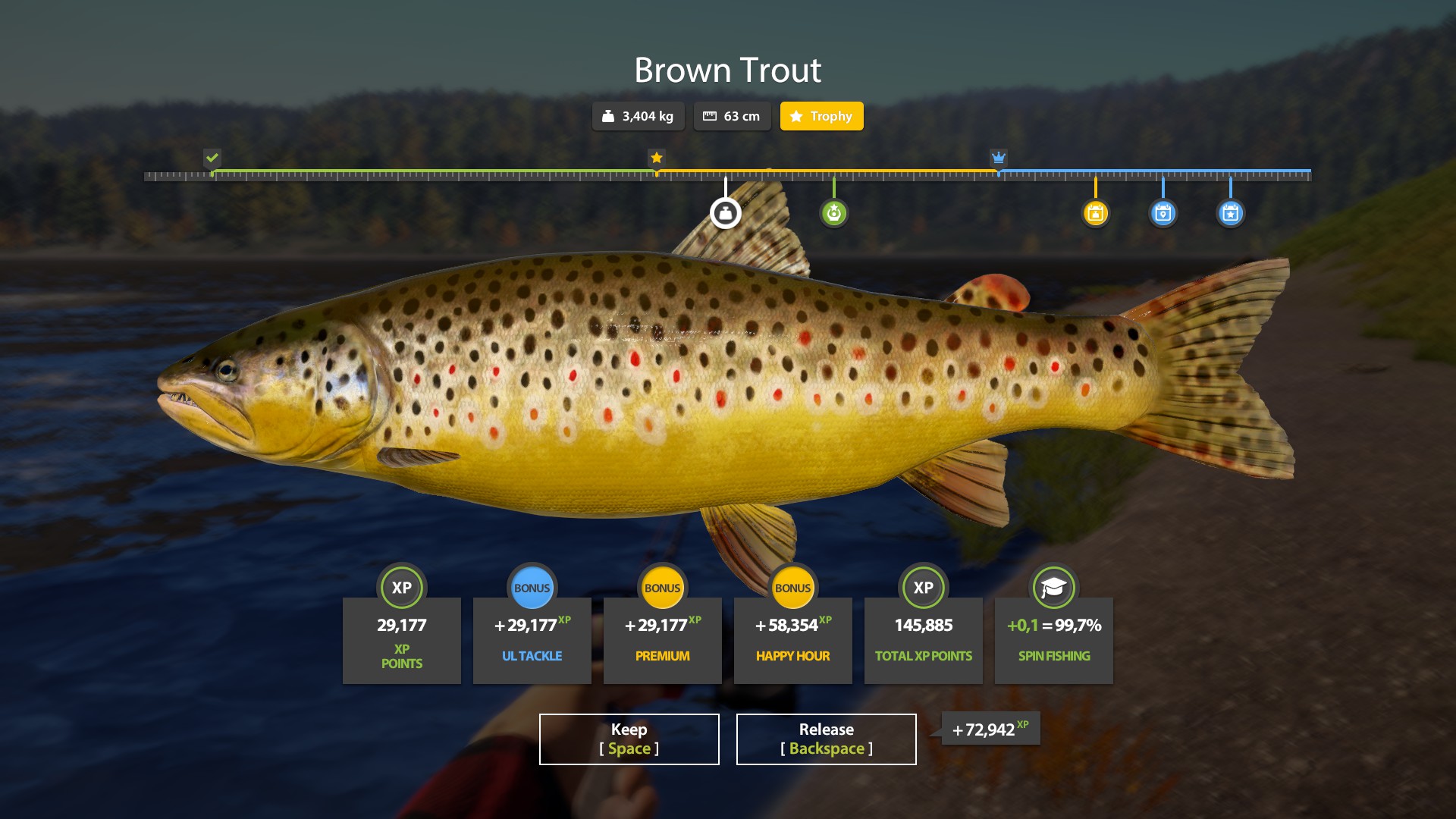Click the 63 cm length display

coord(732,116)
